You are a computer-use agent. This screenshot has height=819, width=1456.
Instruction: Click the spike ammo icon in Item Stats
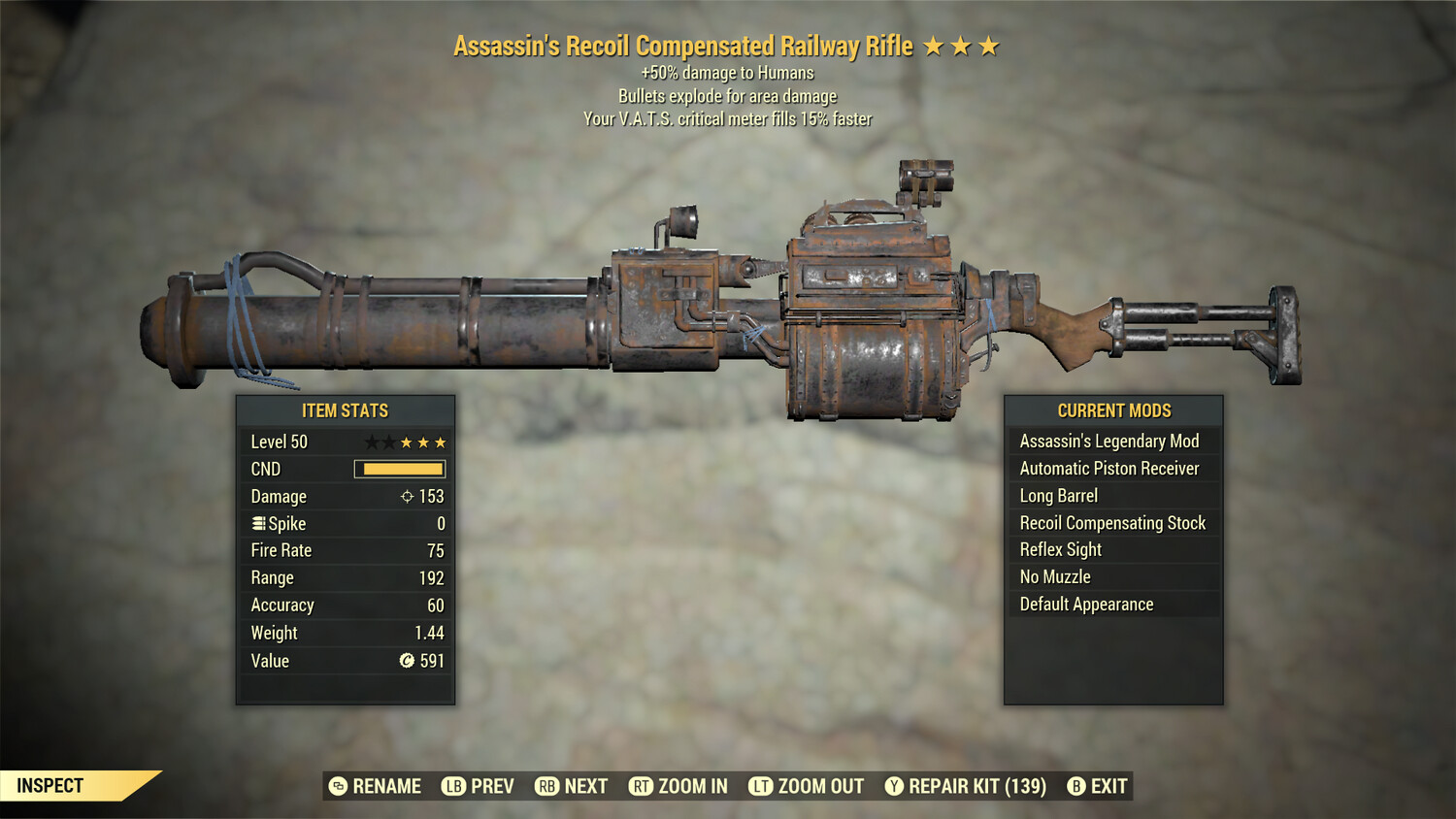click(258, 523)
